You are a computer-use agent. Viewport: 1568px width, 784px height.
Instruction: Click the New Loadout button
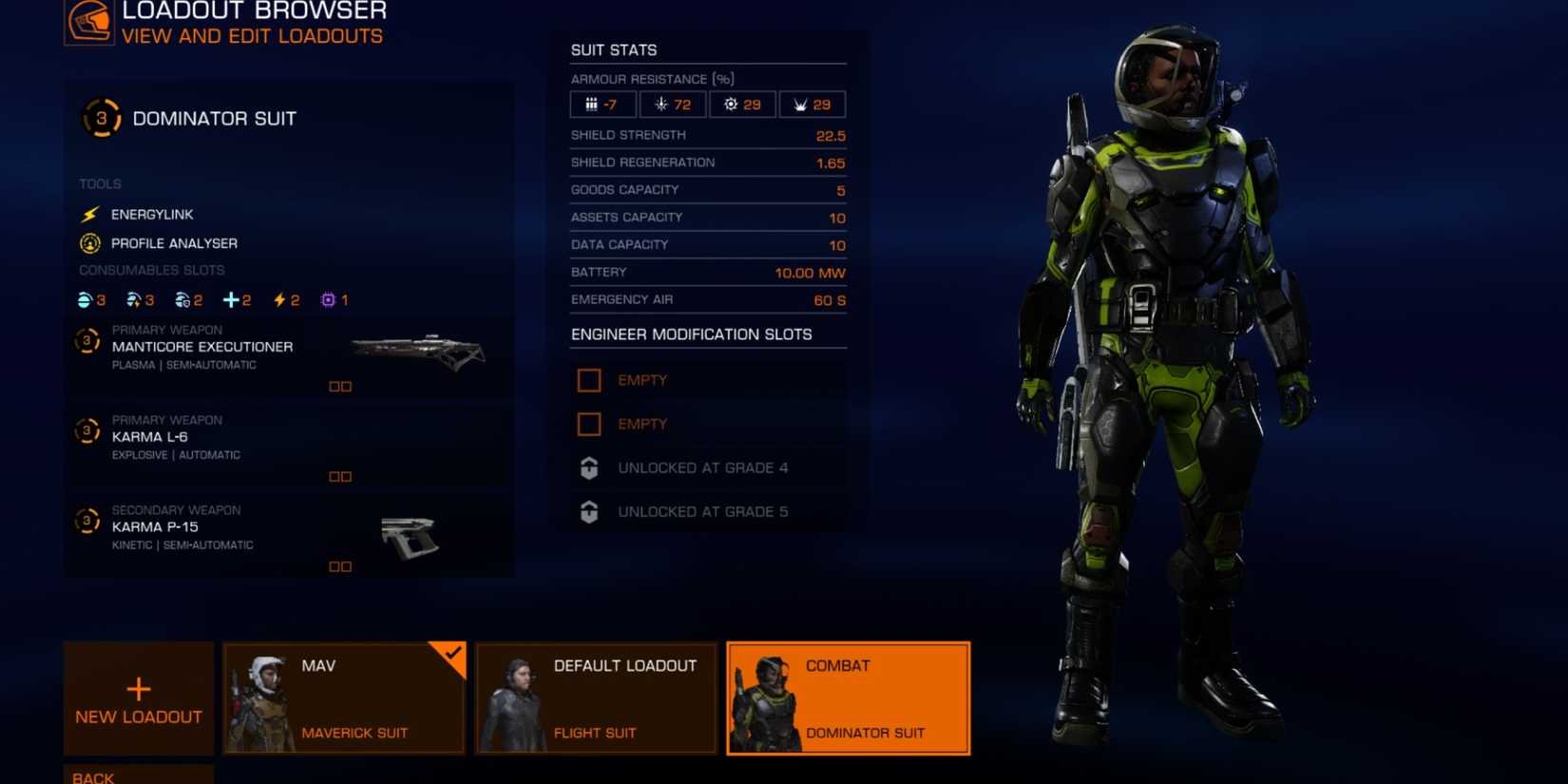tap(138, 697)
